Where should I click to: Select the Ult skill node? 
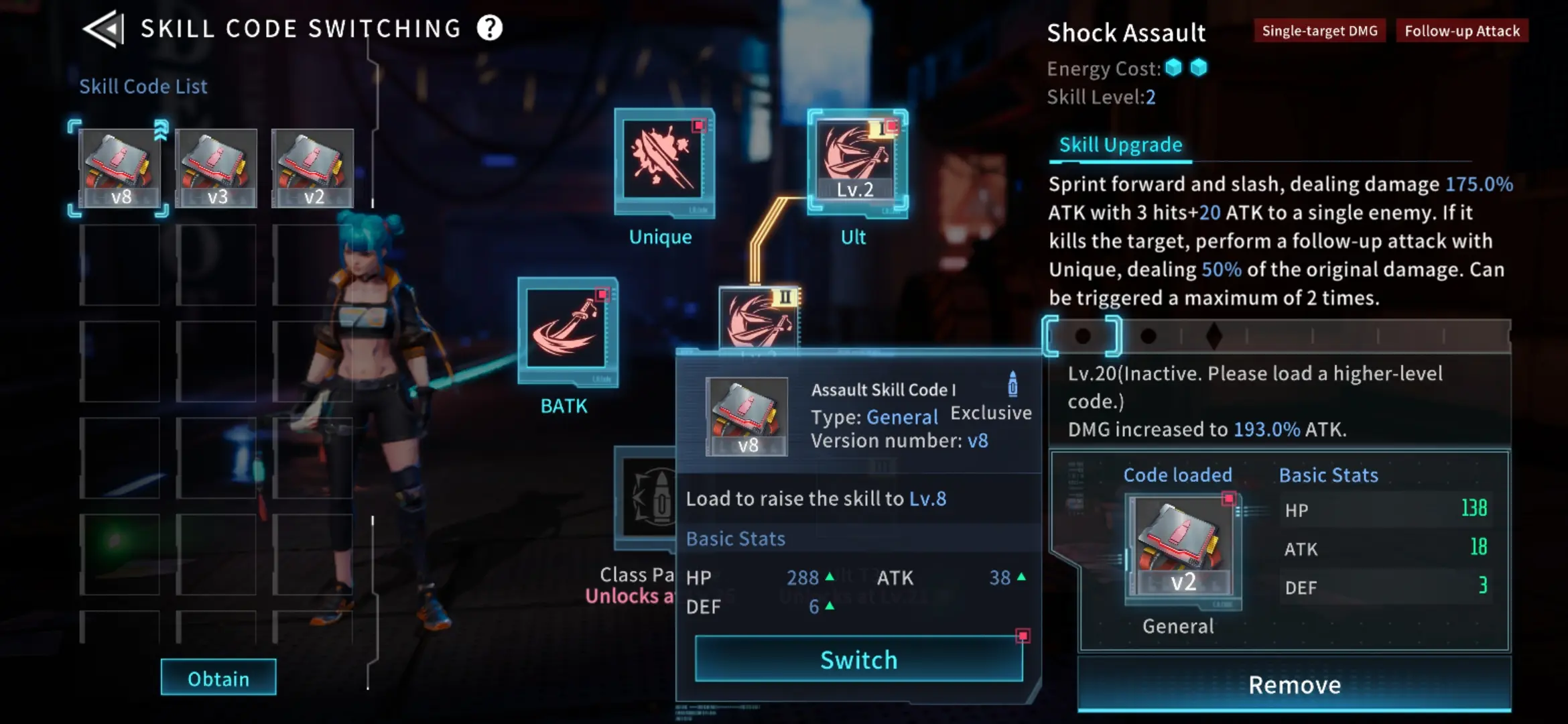click(x=857, y=161)
